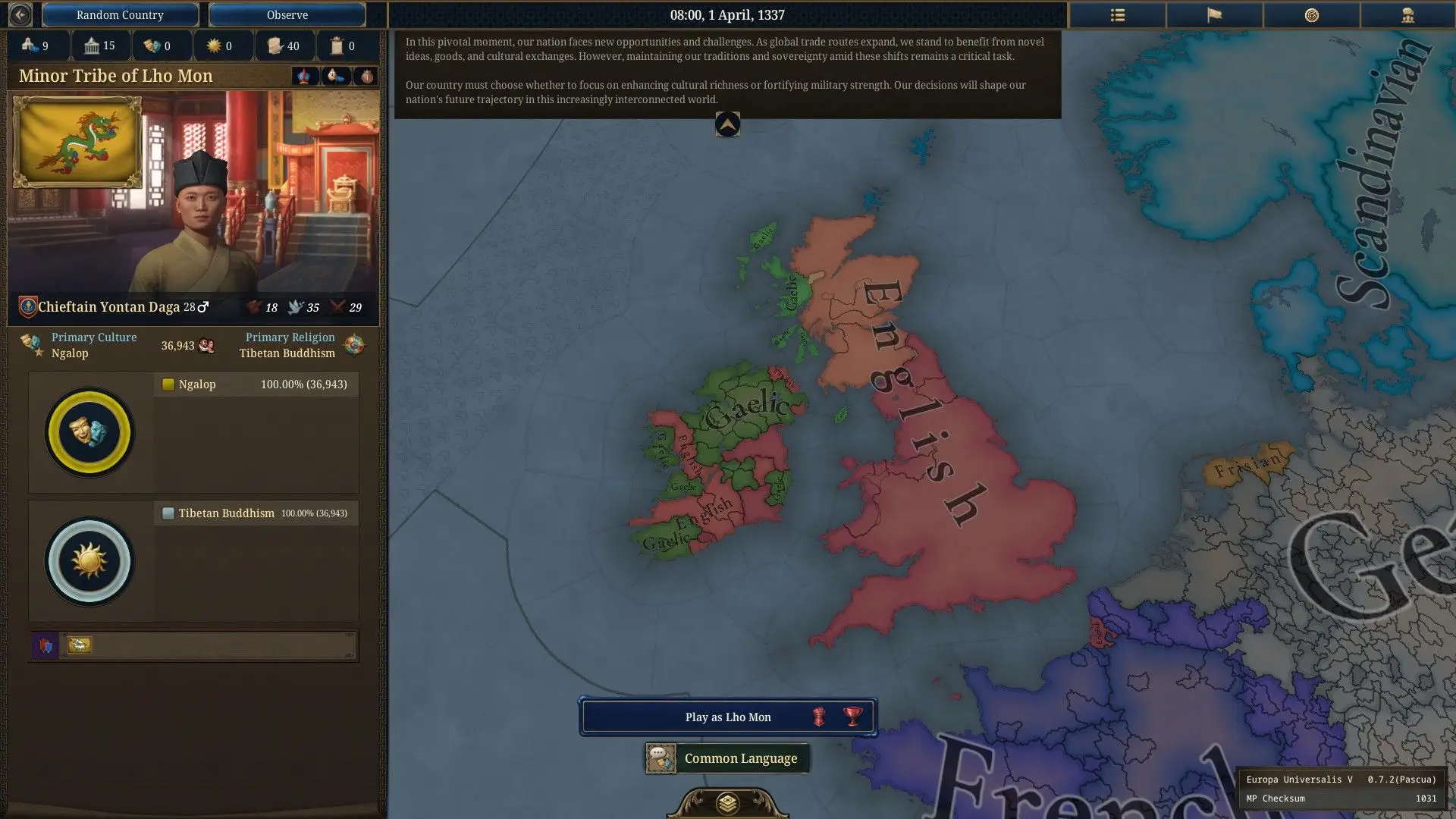Open Primary Culture Ngalop details

tap(93, 345)
